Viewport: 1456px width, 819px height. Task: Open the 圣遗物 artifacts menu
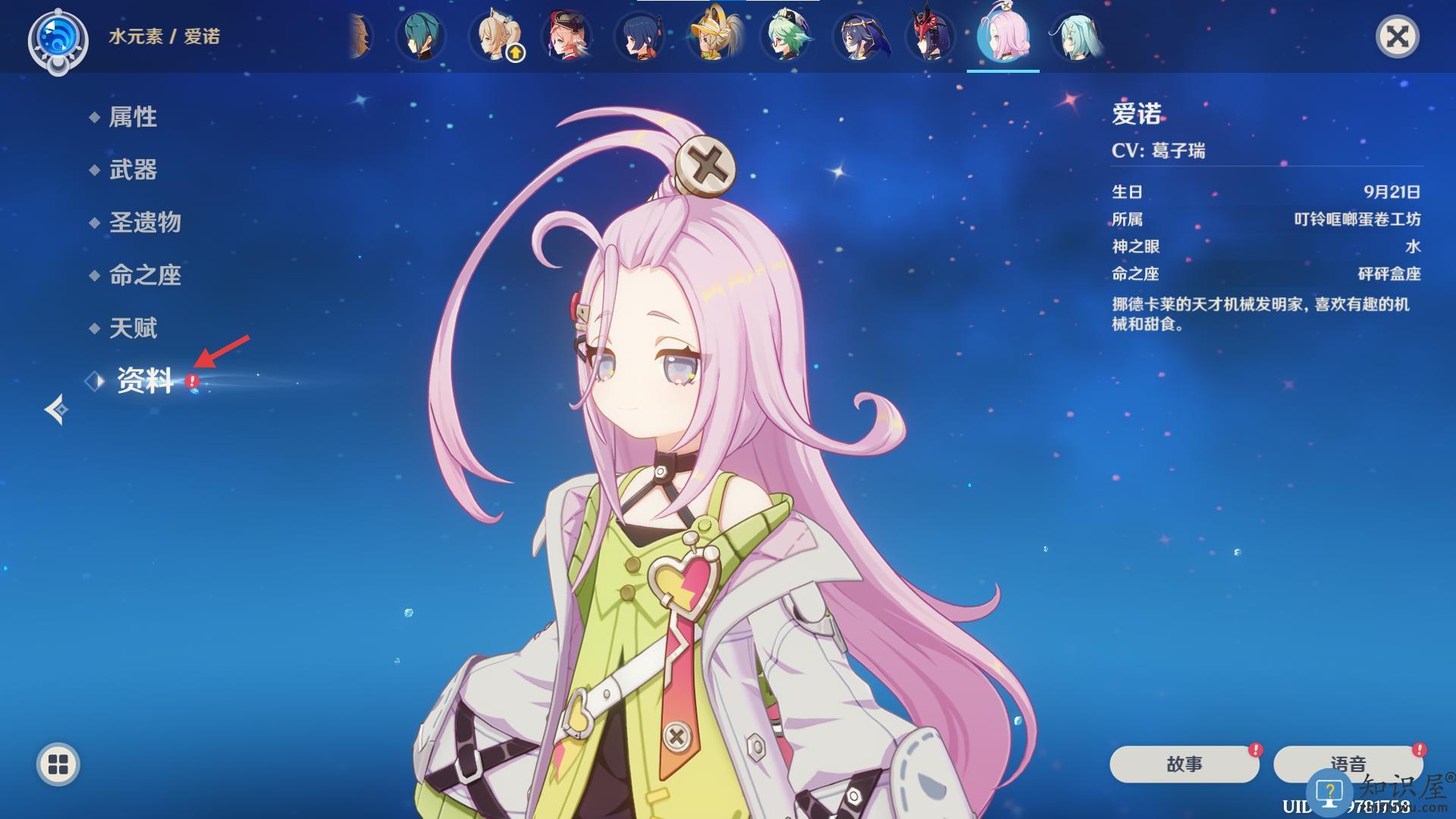tap(145, 222)
